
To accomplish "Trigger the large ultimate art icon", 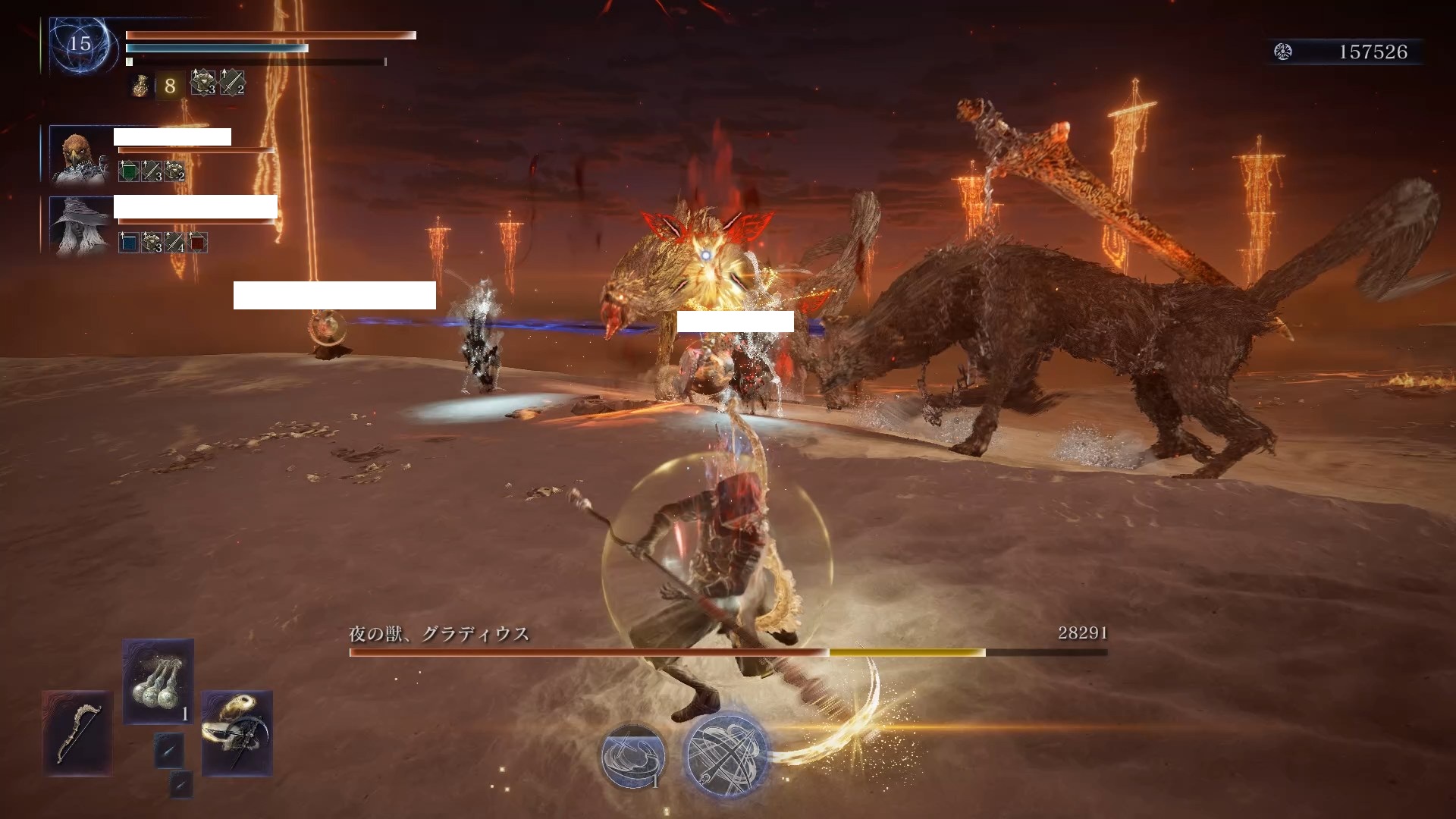I will coord(725,755).
